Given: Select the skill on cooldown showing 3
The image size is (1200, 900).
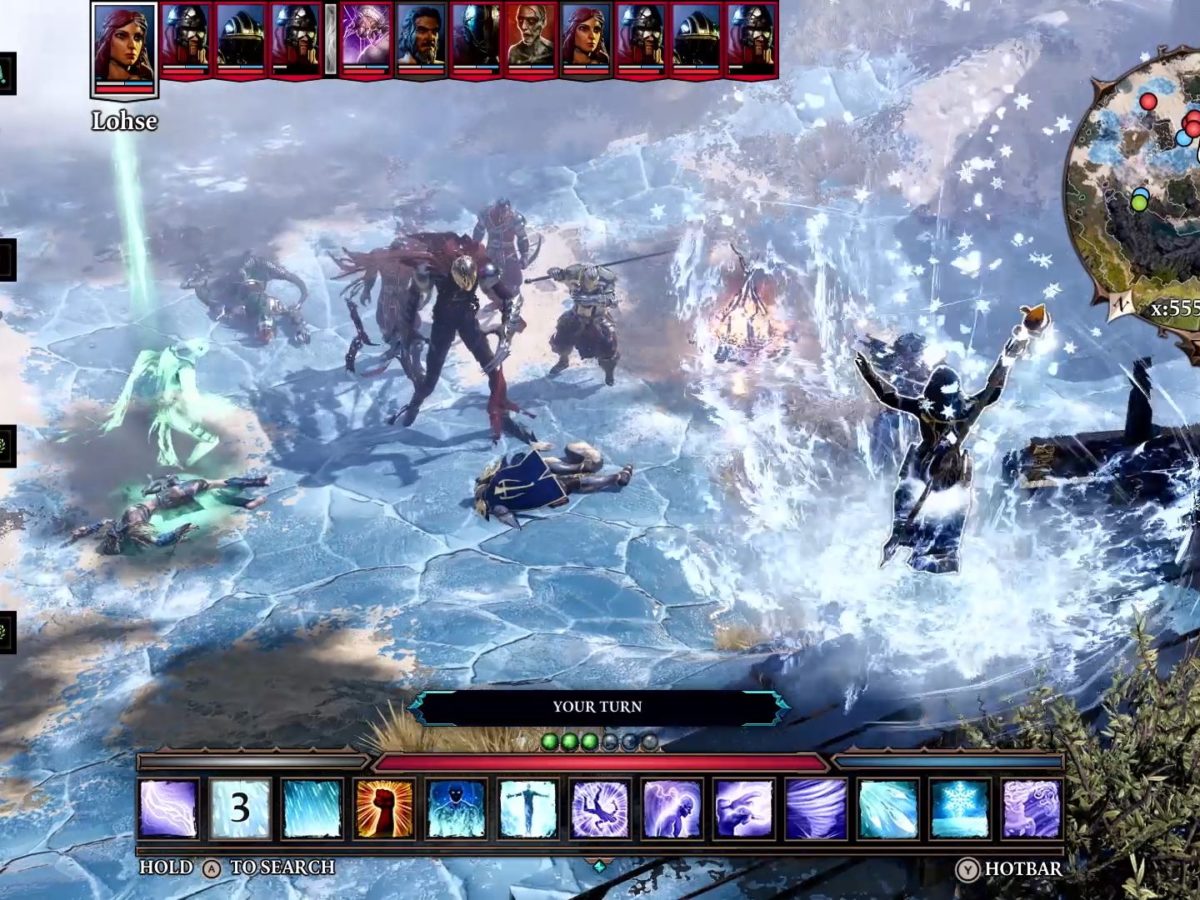Looking at the screenshot, I should (240, 808).
